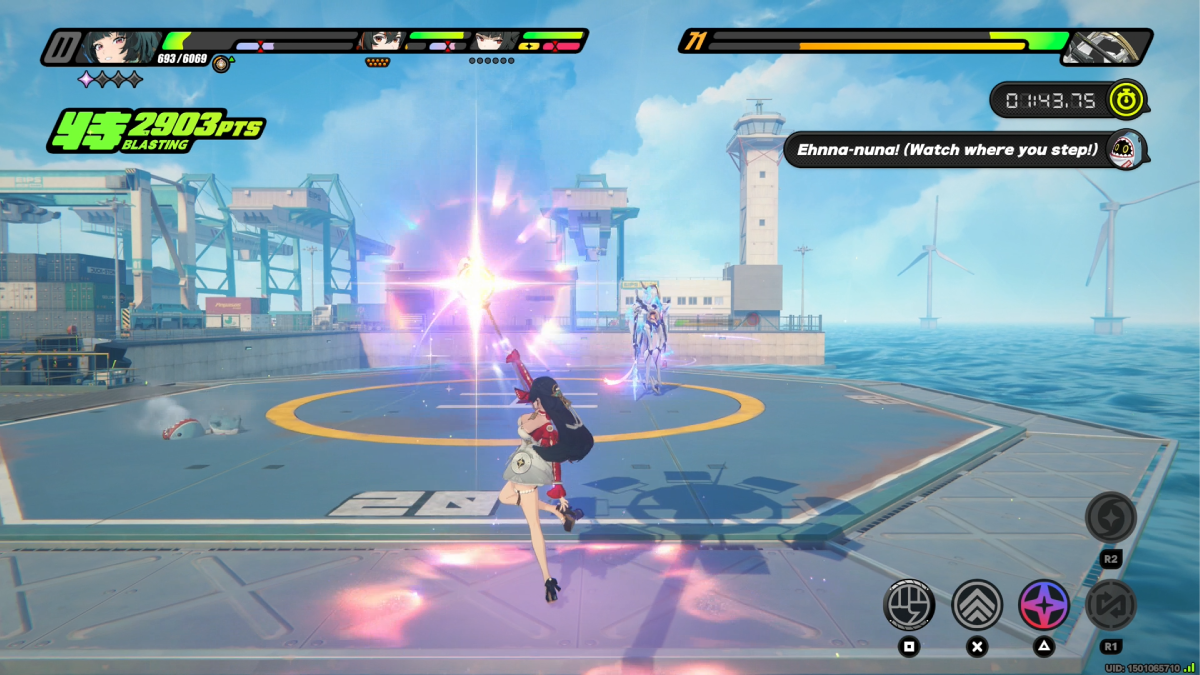Activate the greyed-out ultimate swirl button

click(x=1110, y=517)
